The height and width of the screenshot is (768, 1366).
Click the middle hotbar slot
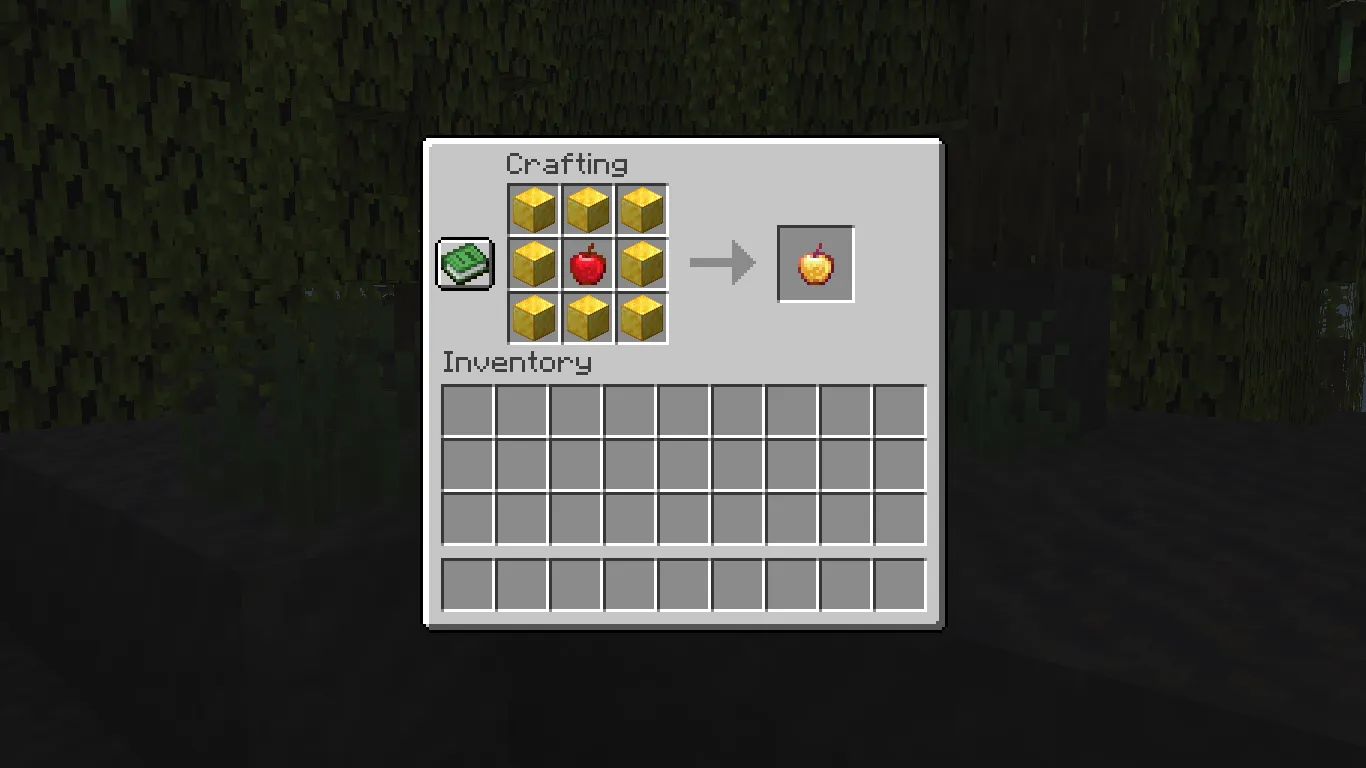click(x=682, y=585)
